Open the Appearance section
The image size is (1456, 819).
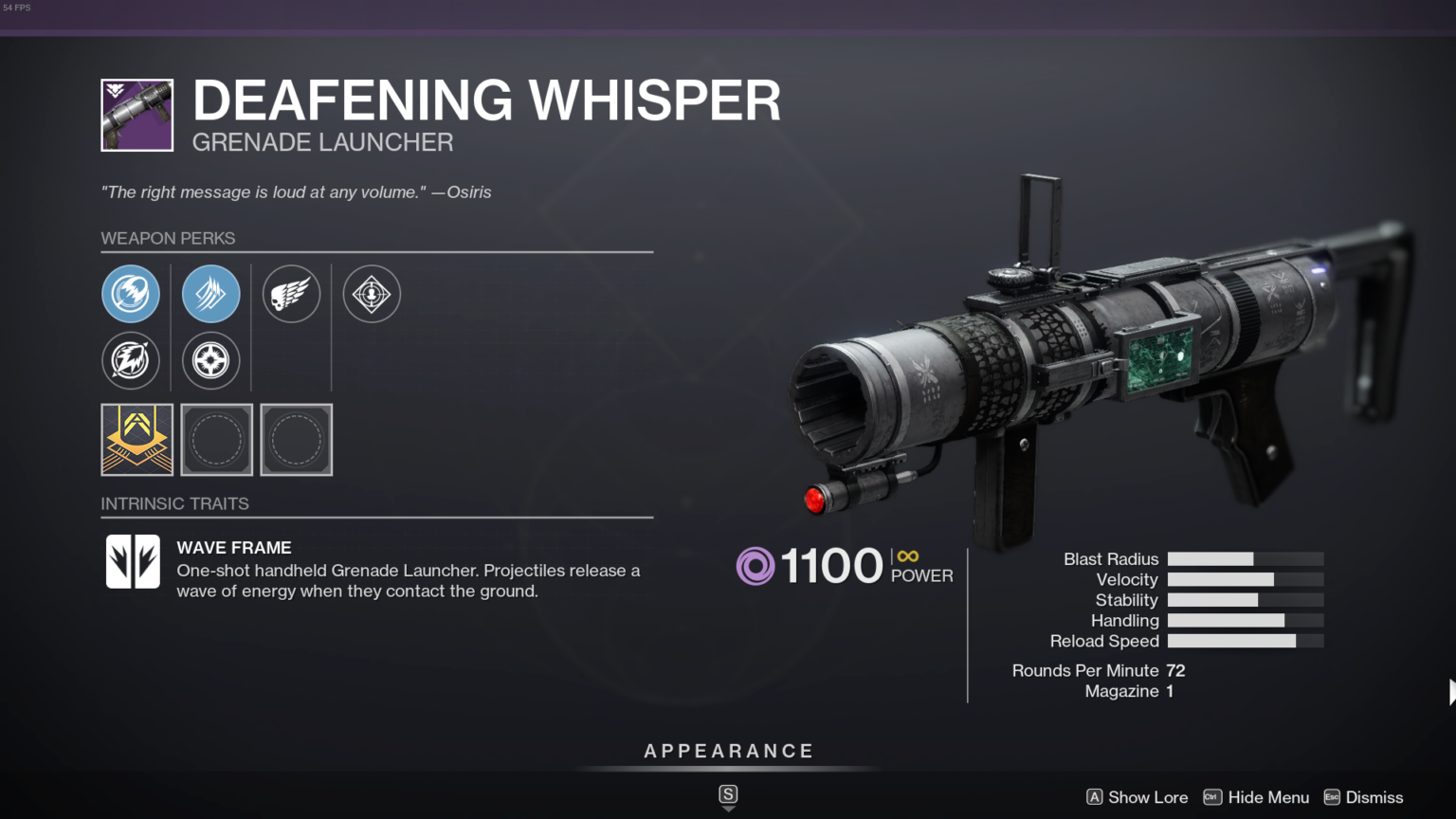[728, 750]
